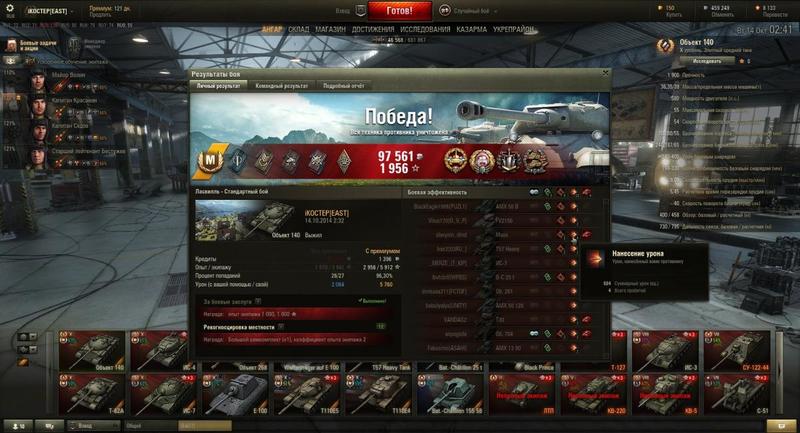The image size is (800, 433).
Task: Open the ИССЛЕДОВАНИЯ section
Action: click(424, 30)
